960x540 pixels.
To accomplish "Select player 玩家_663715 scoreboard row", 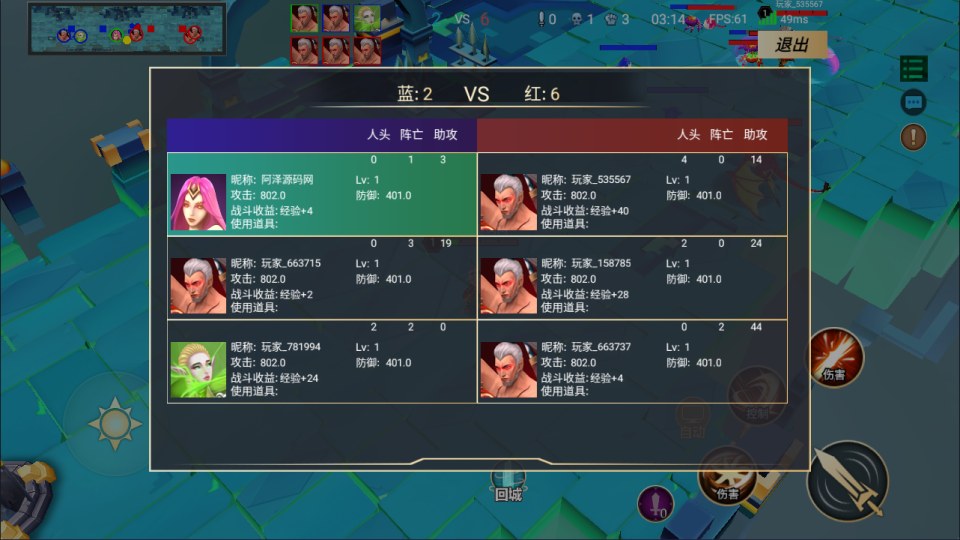I will click(322, 277).
